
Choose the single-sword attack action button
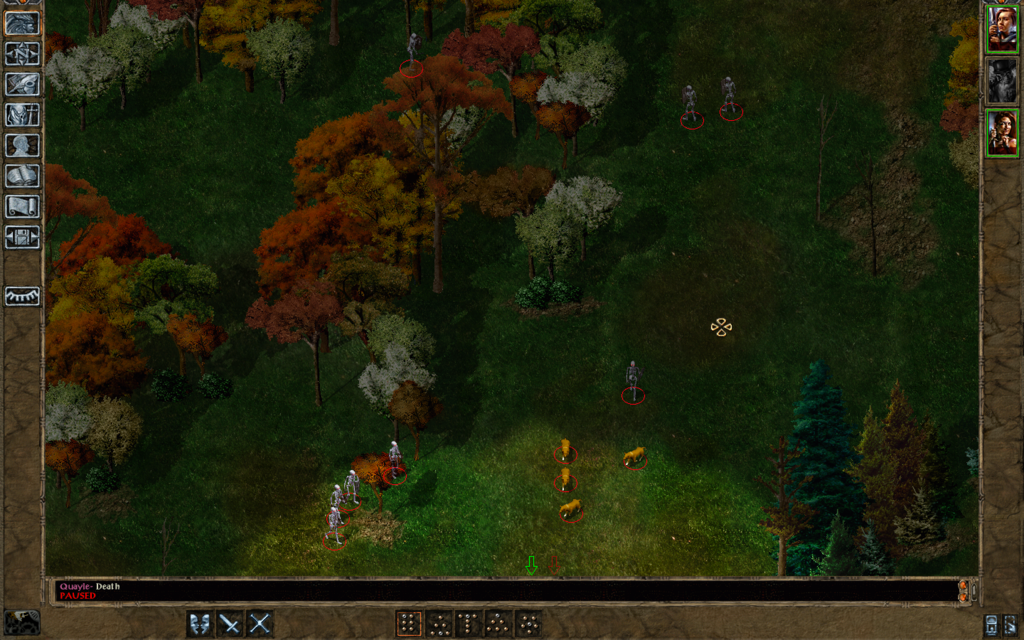[x=231, y=624]
